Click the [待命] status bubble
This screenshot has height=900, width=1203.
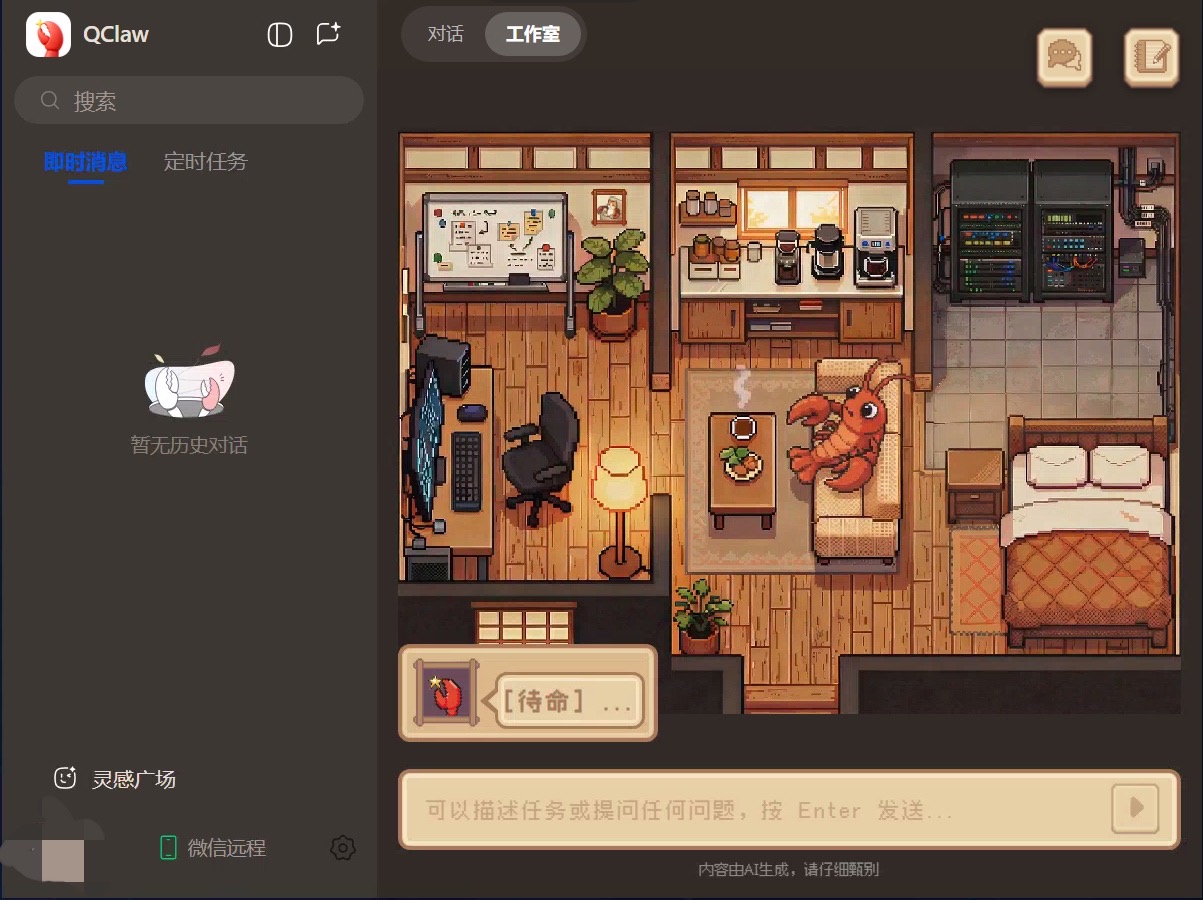564,701
